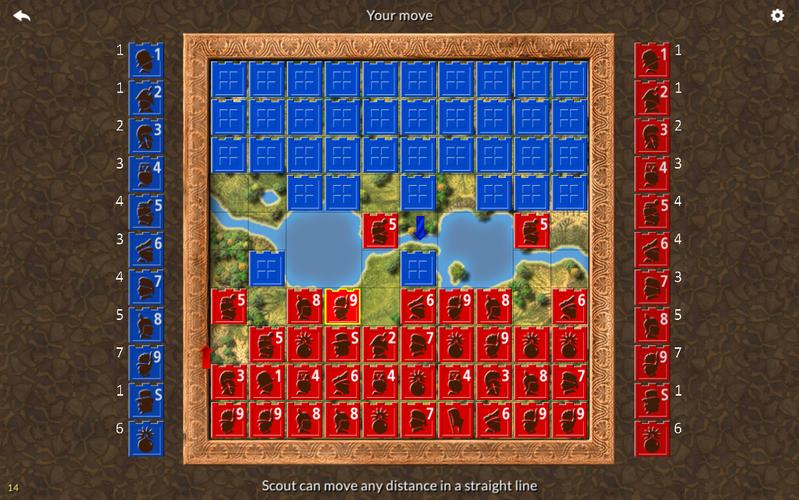Choose the red 2 general piece
The height and width of the screenshot is (500, 799).
[382, 344]
